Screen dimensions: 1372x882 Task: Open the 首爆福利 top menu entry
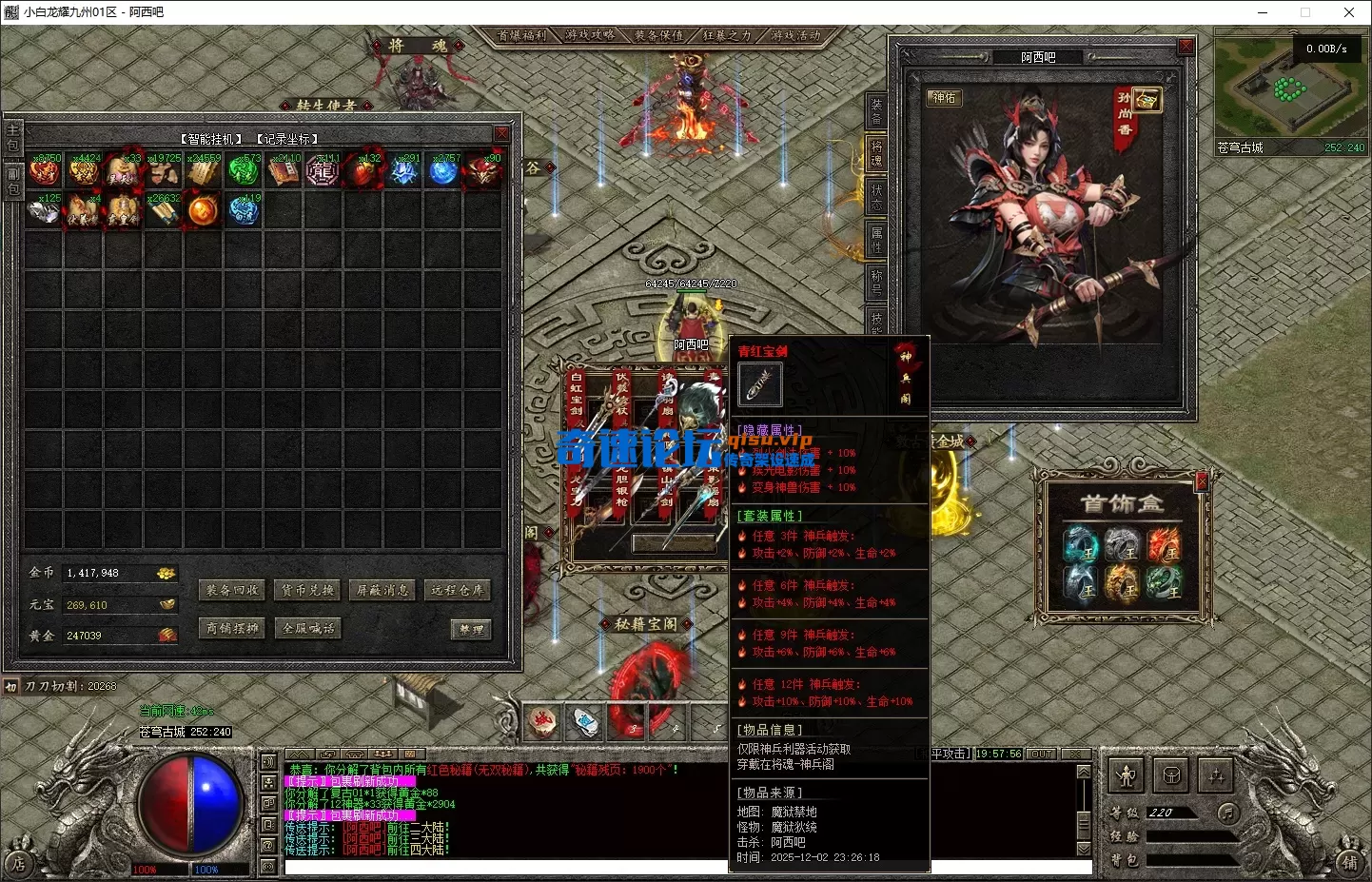point(522,35)
